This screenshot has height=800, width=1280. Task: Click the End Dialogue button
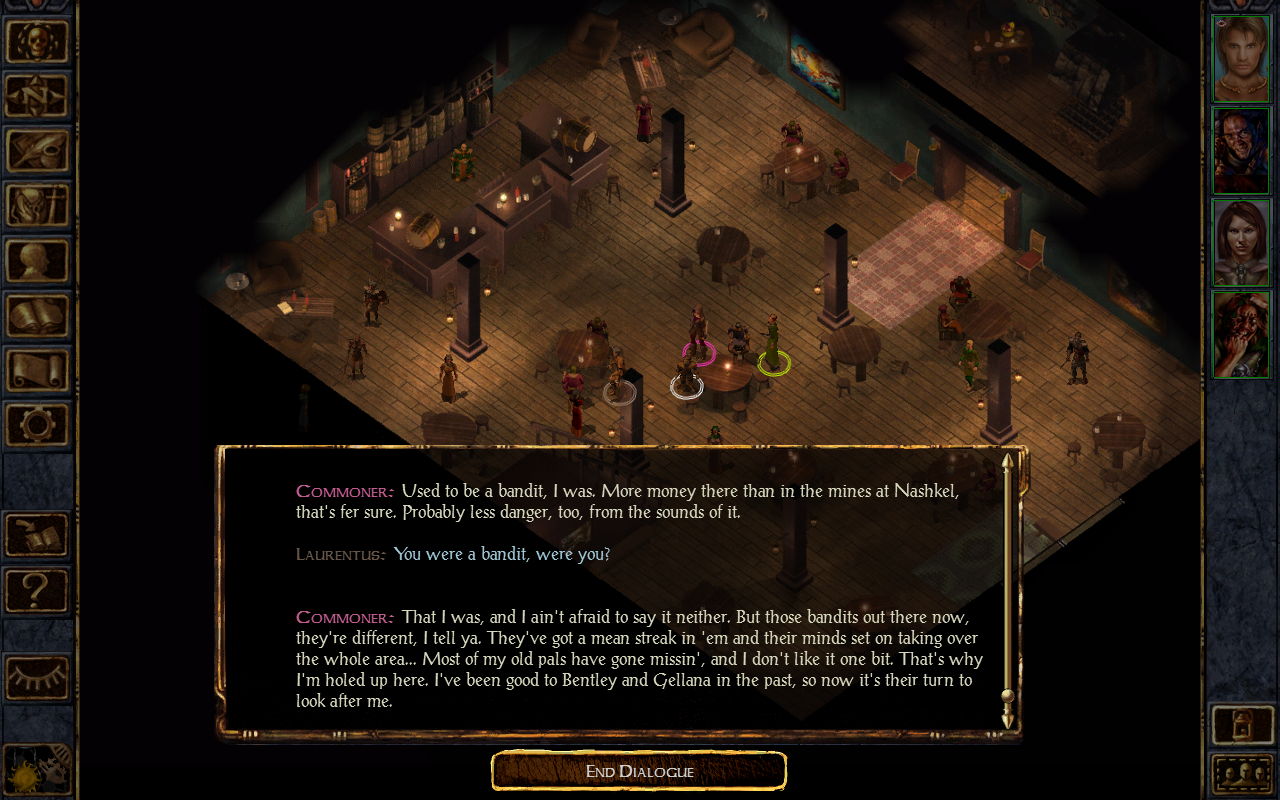point(639,771)
